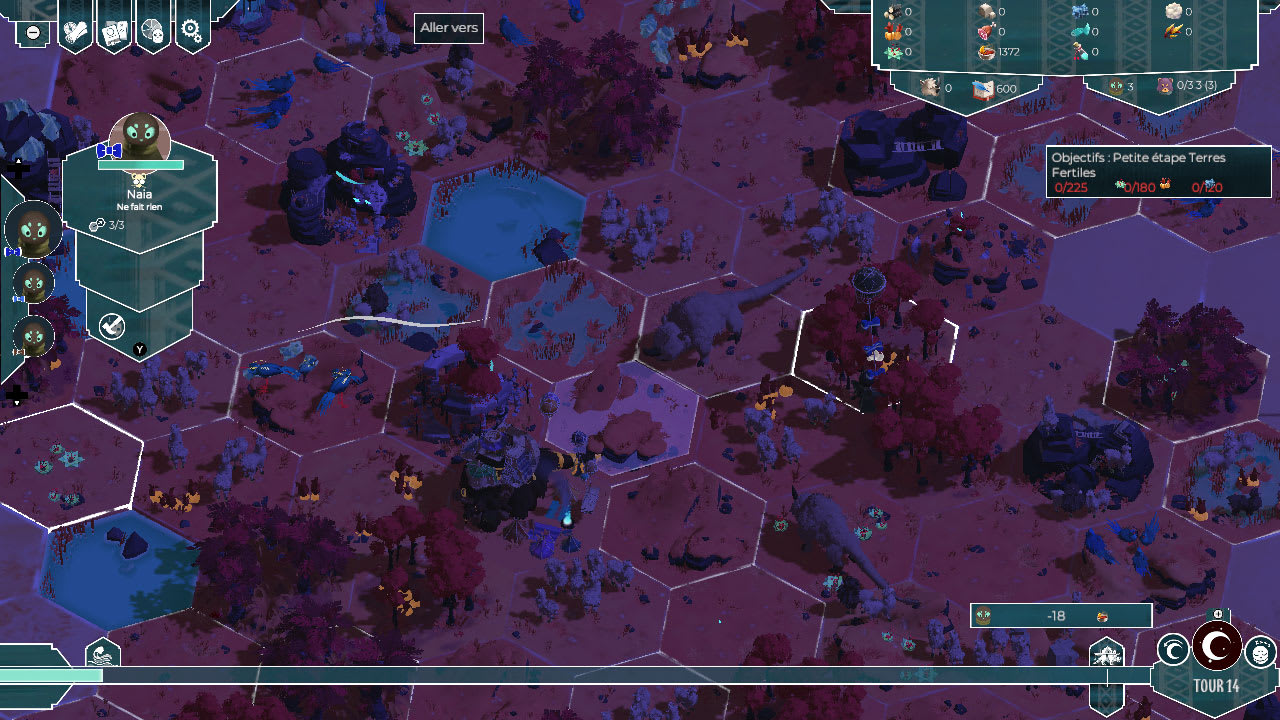End the turn with the large moon button

tap(1216, 647)
